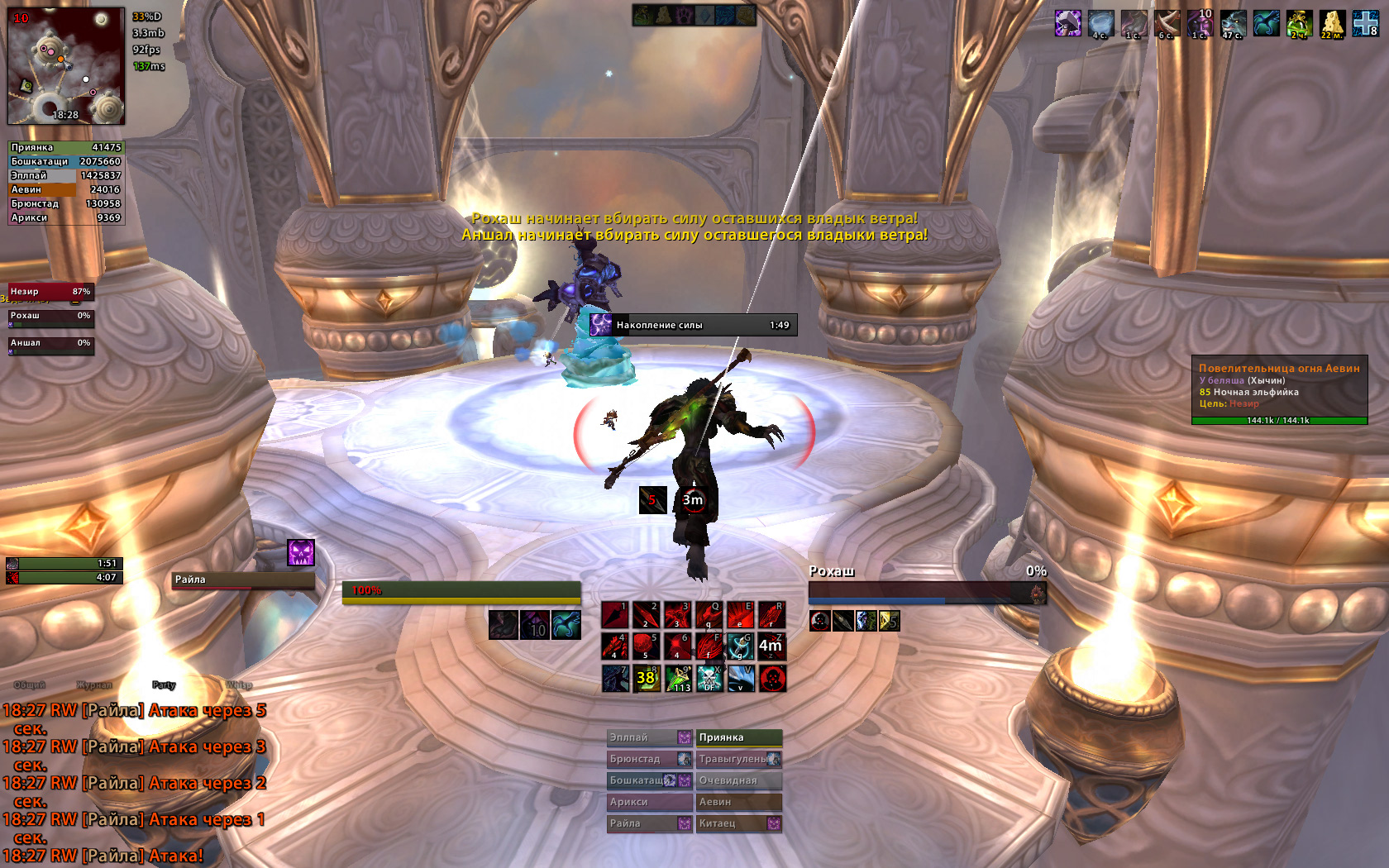
Task: Click the cheese food buff icon
Action: pyautogui.click(x=1332, y=24)
